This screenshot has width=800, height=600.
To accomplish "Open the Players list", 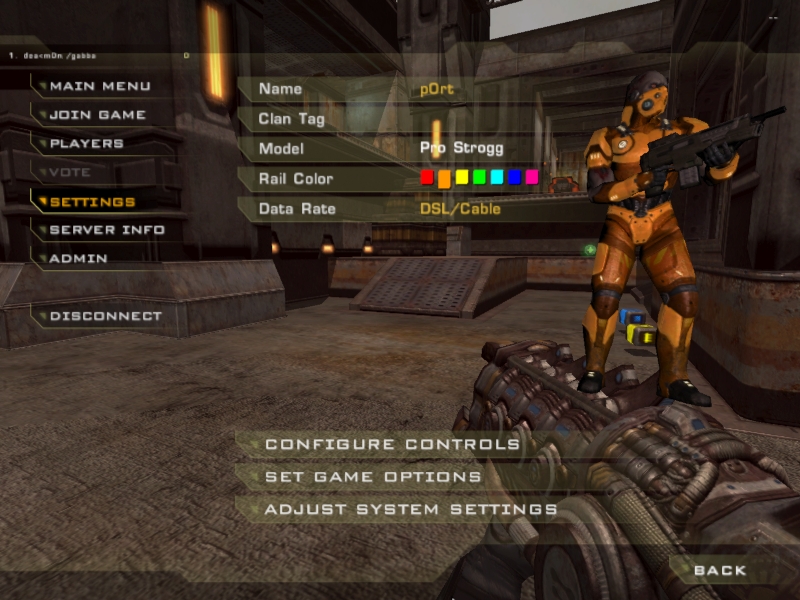I will click(x=87, y=144).
